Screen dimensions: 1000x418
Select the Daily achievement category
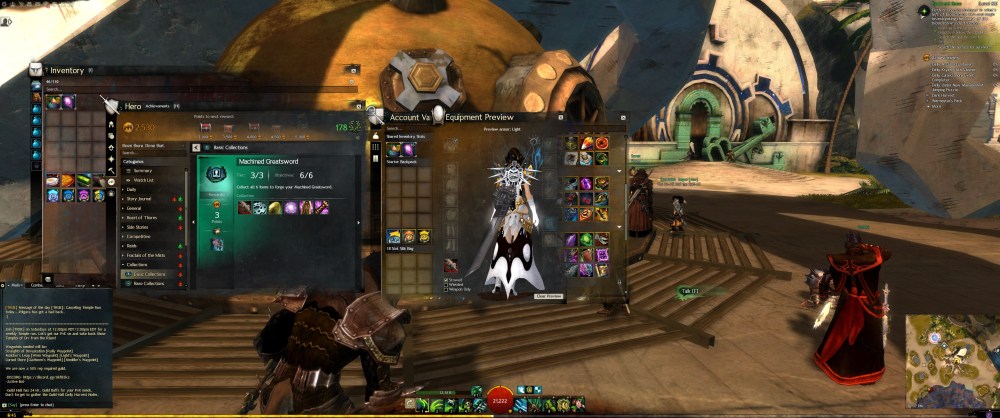[132, 189]
